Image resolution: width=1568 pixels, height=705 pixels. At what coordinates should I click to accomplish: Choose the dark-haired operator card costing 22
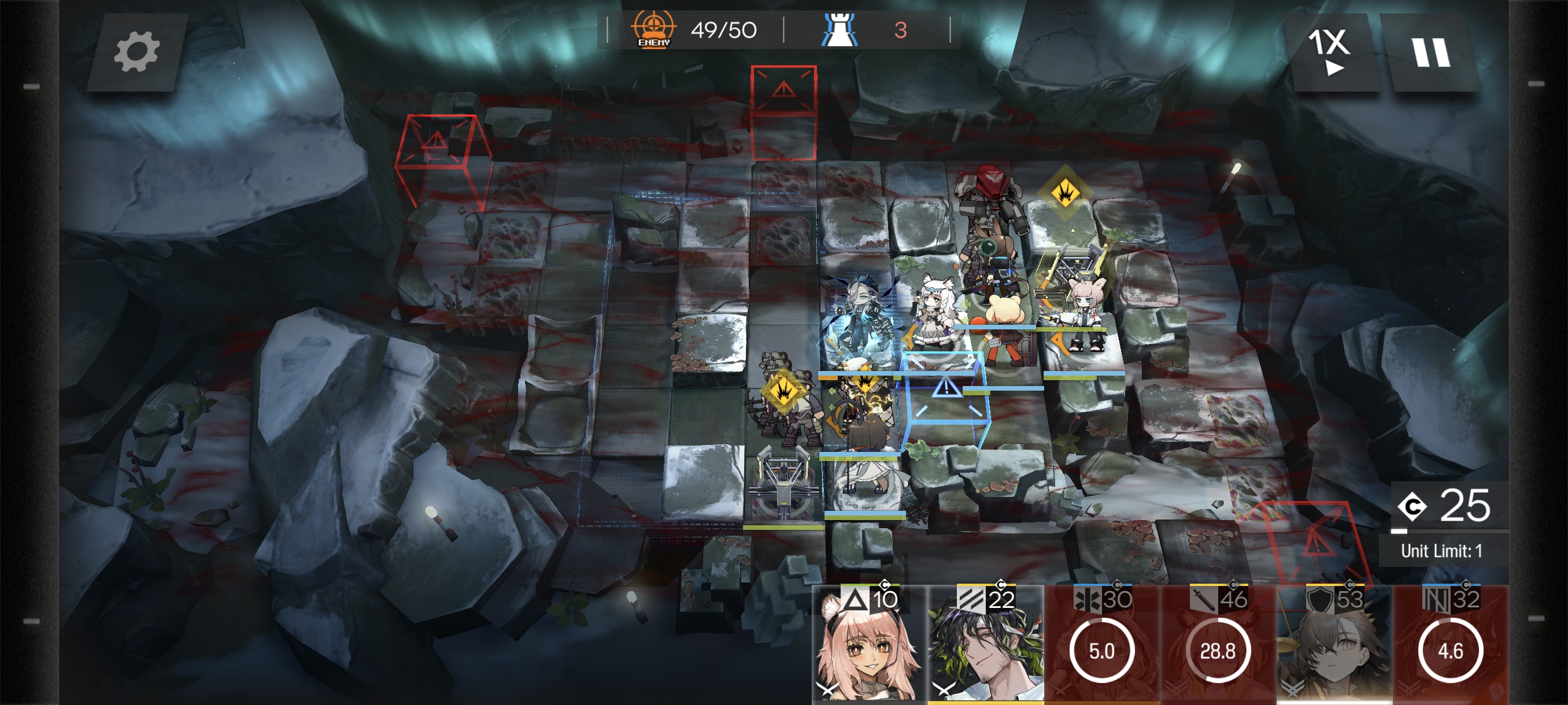(985, 646)
